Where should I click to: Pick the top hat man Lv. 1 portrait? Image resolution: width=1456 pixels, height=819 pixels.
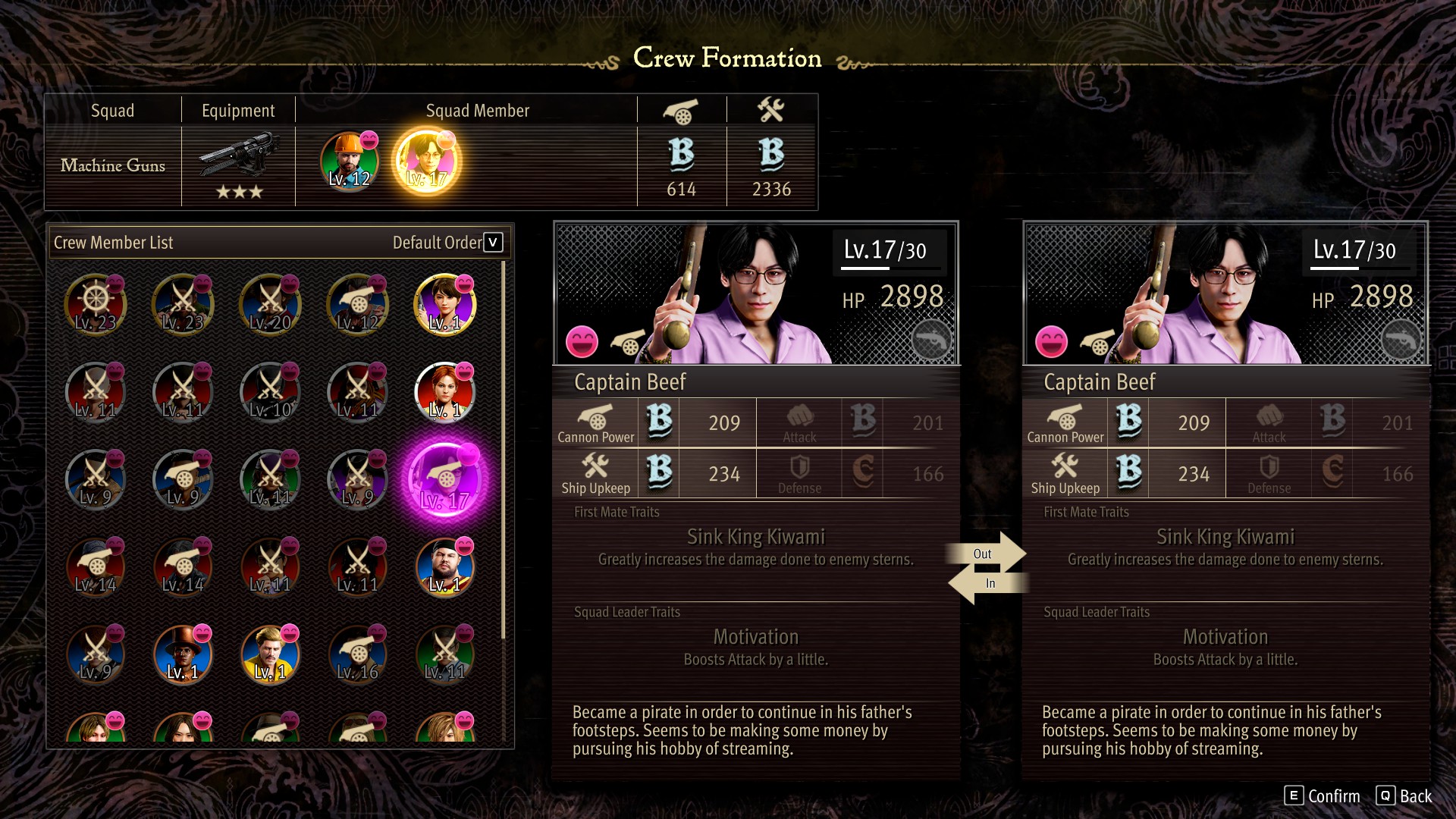(x=183, y=654)
